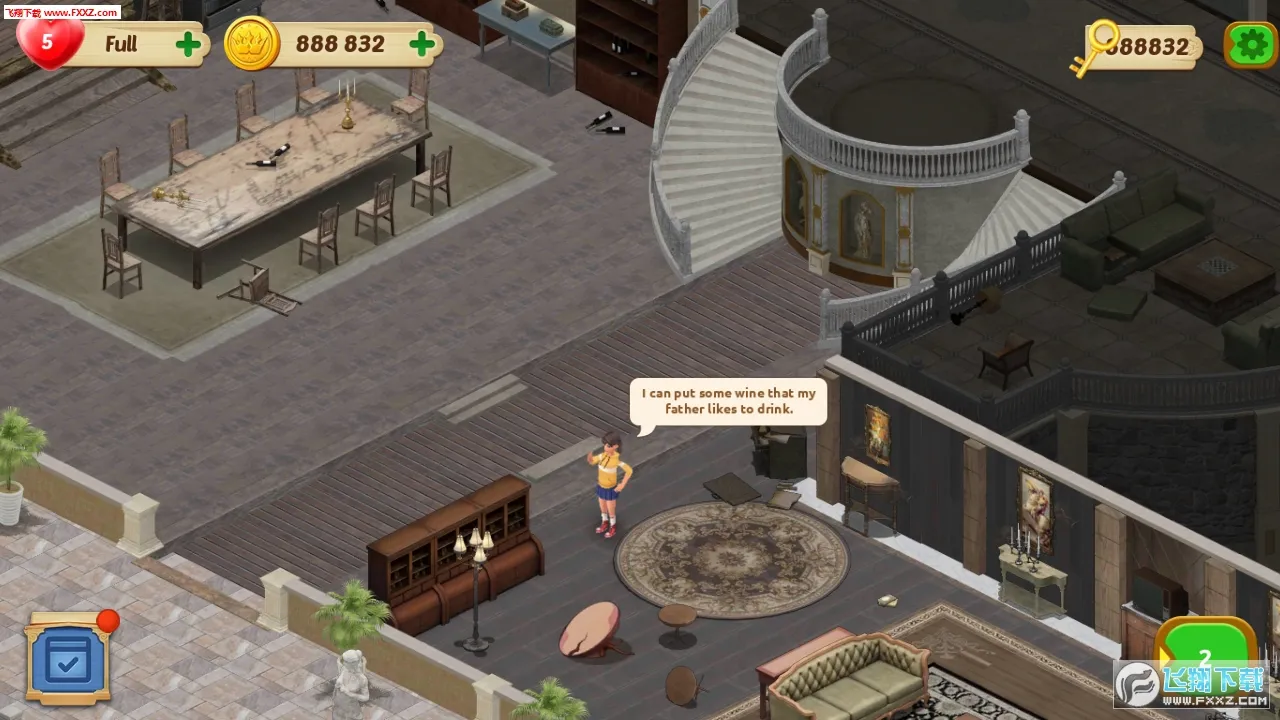This screenshot has width=1280, height=720.
Task: Click the speech bubble about father's wine
Action: 727,400
